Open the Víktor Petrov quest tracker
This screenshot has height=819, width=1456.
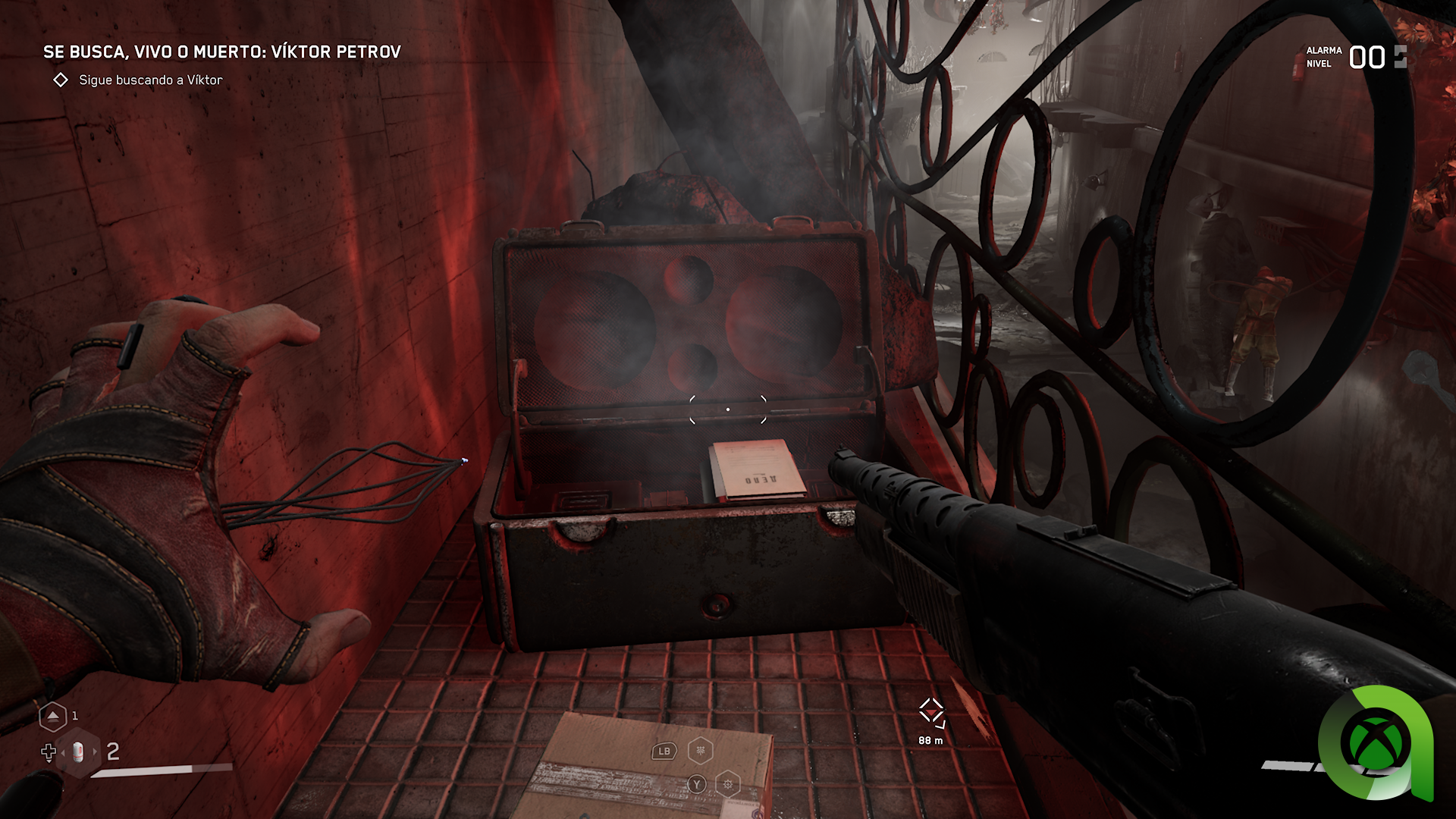click(x=221, y=52)
